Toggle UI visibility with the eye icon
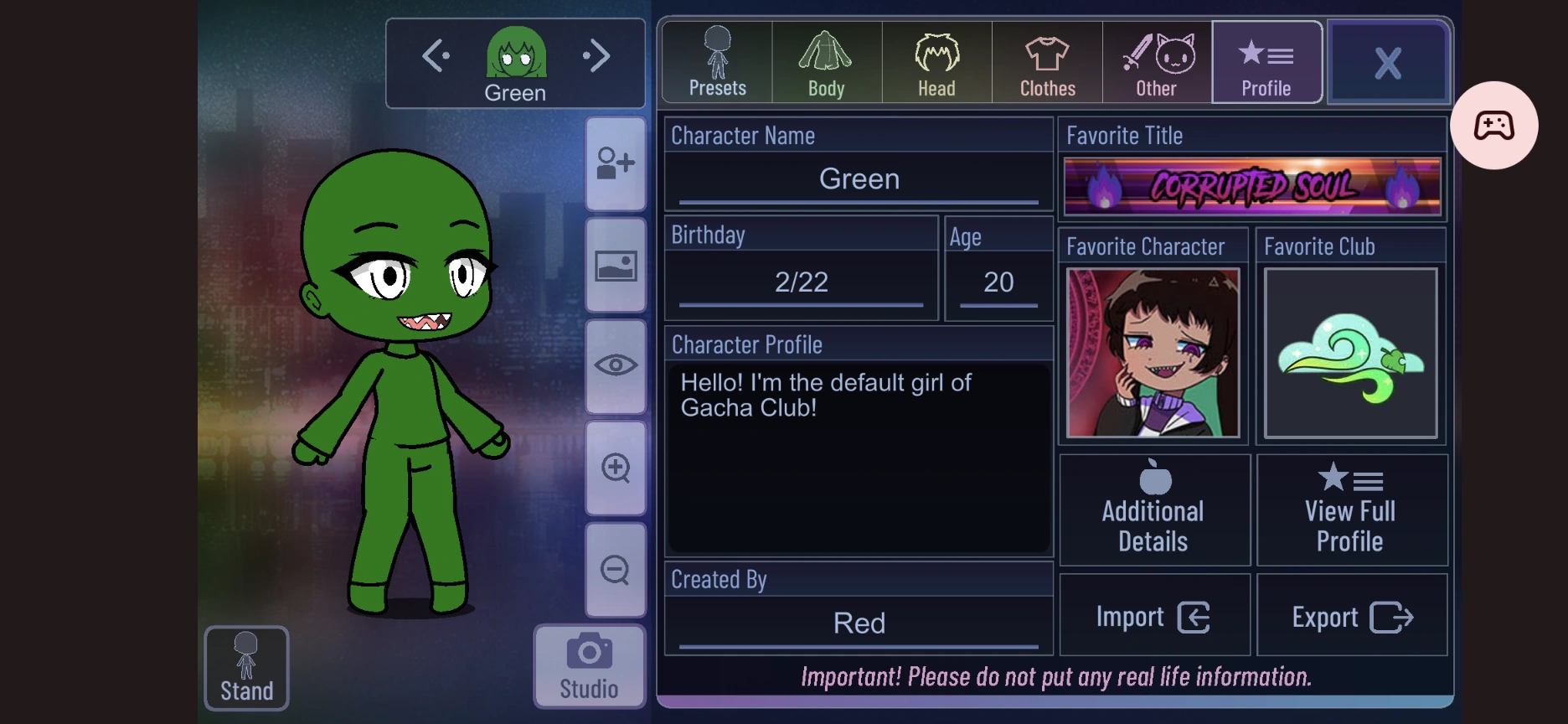The image size is (1568, 724). tap(616, 365)
